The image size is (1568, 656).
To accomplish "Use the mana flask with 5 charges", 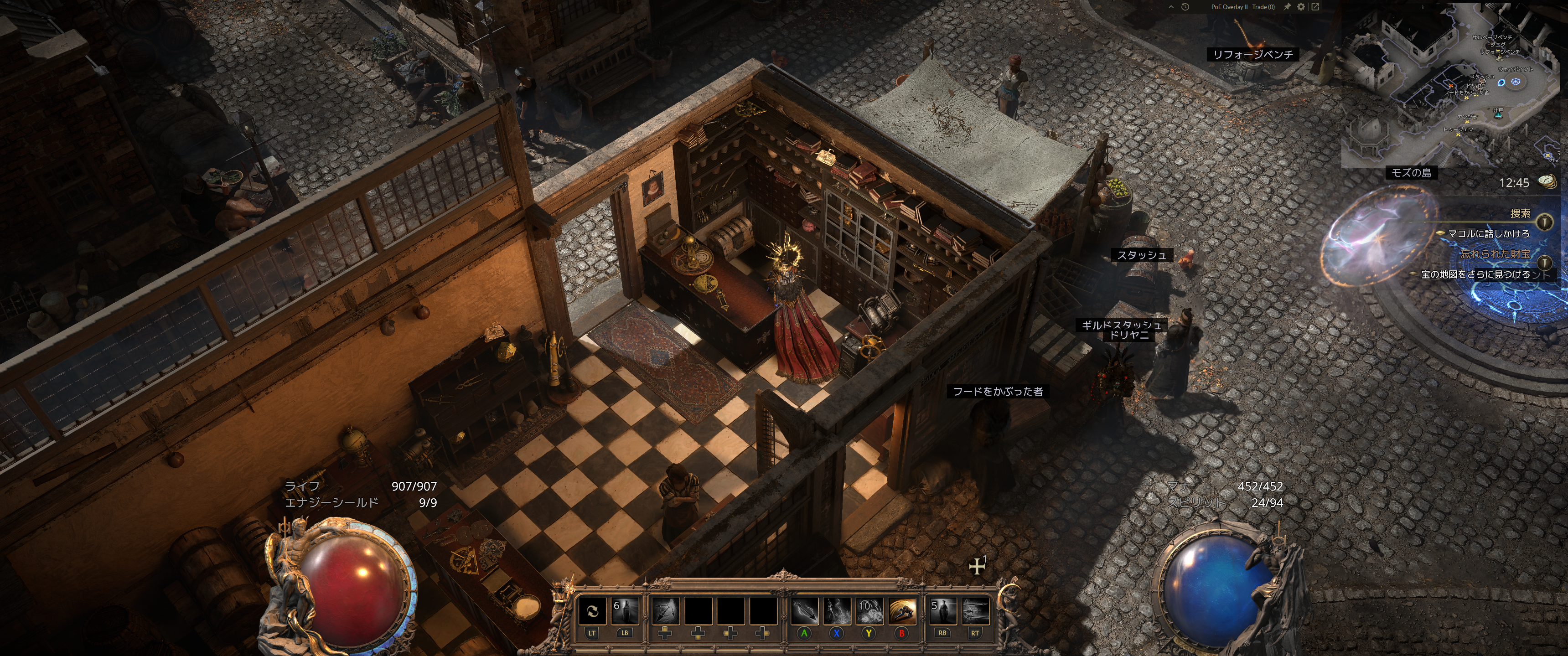I will coord(942,611).
